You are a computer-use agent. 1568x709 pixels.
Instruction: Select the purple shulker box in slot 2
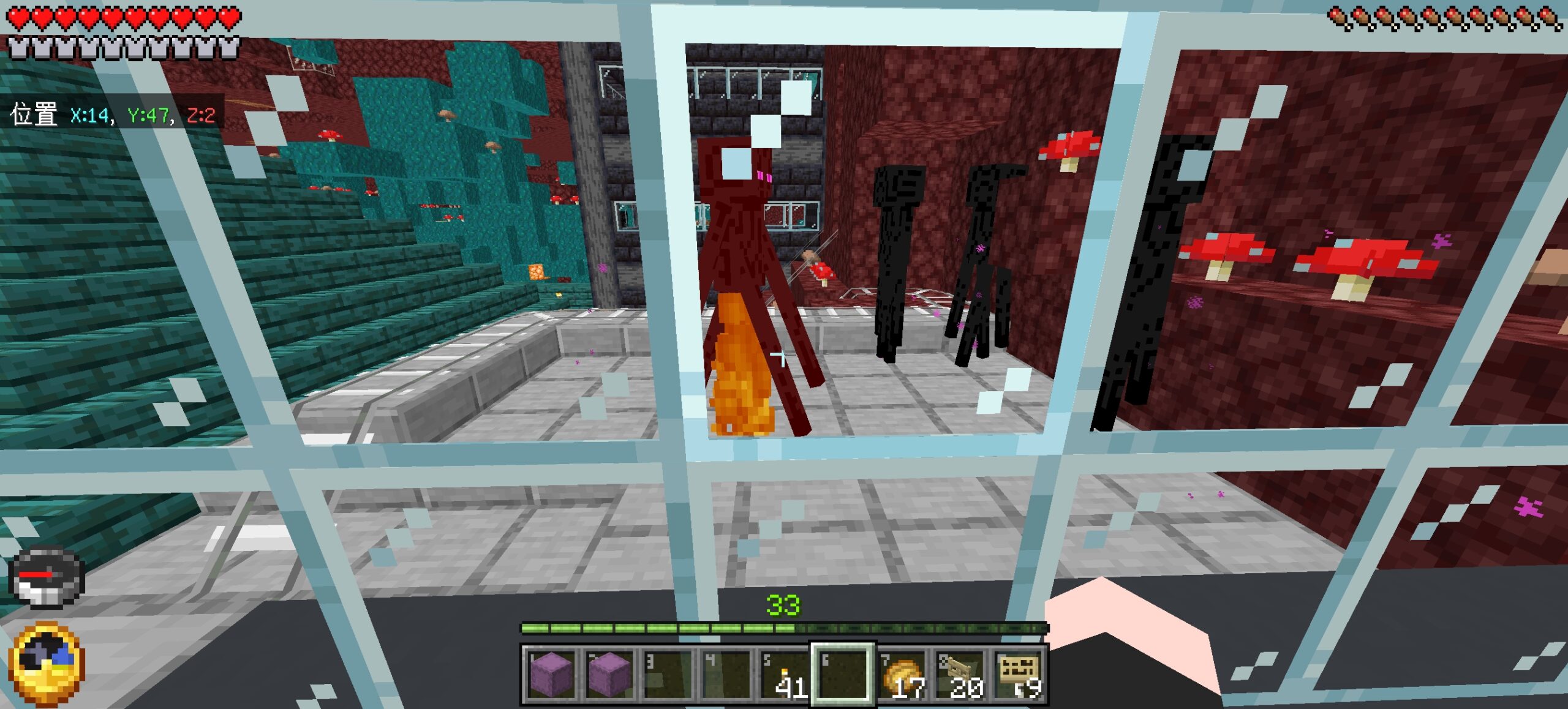click(x=609, y=674)
